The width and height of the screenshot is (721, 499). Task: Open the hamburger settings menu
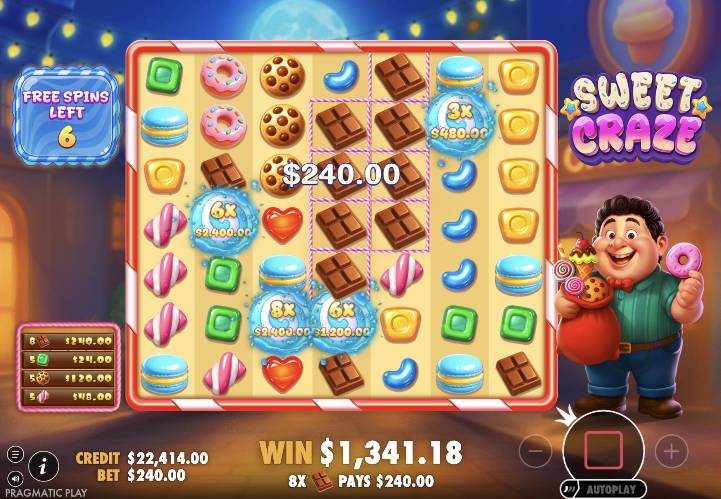(x=15, y=455)
